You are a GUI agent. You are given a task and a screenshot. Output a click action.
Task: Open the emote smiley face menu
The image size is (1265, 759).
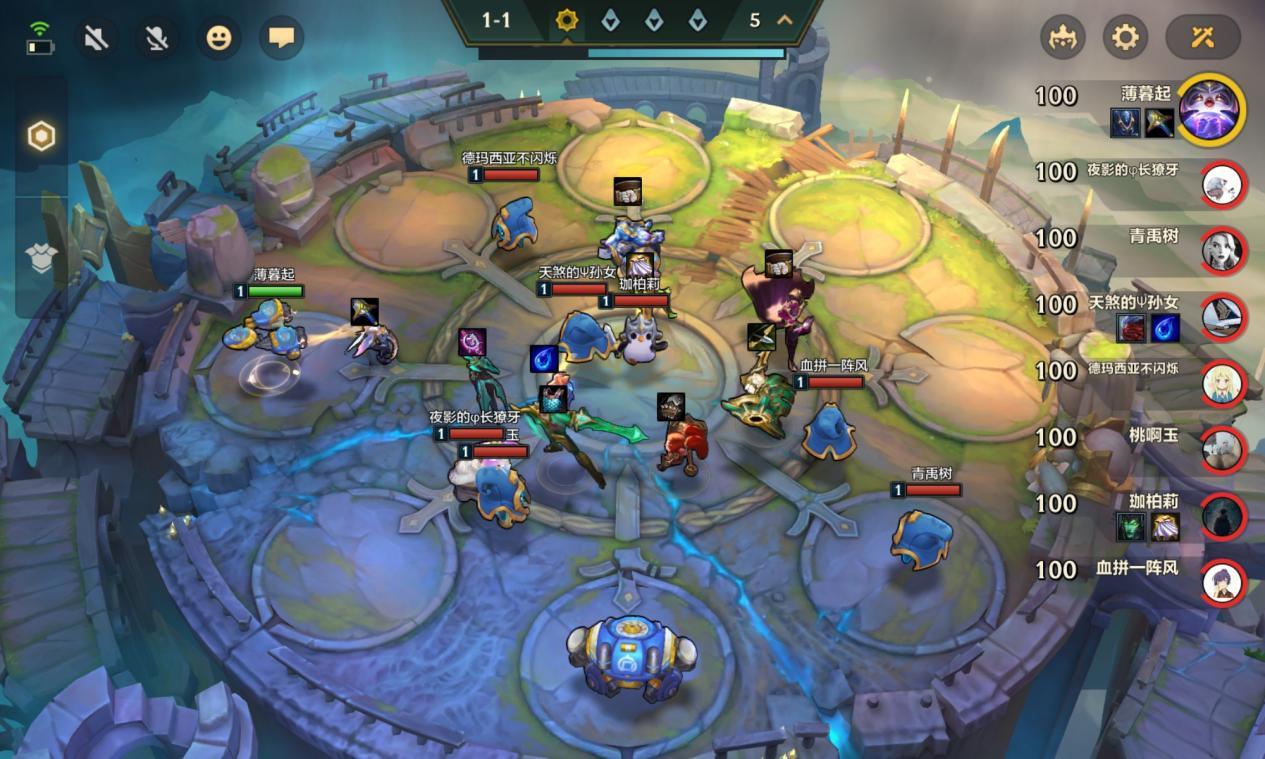(219, 39)
